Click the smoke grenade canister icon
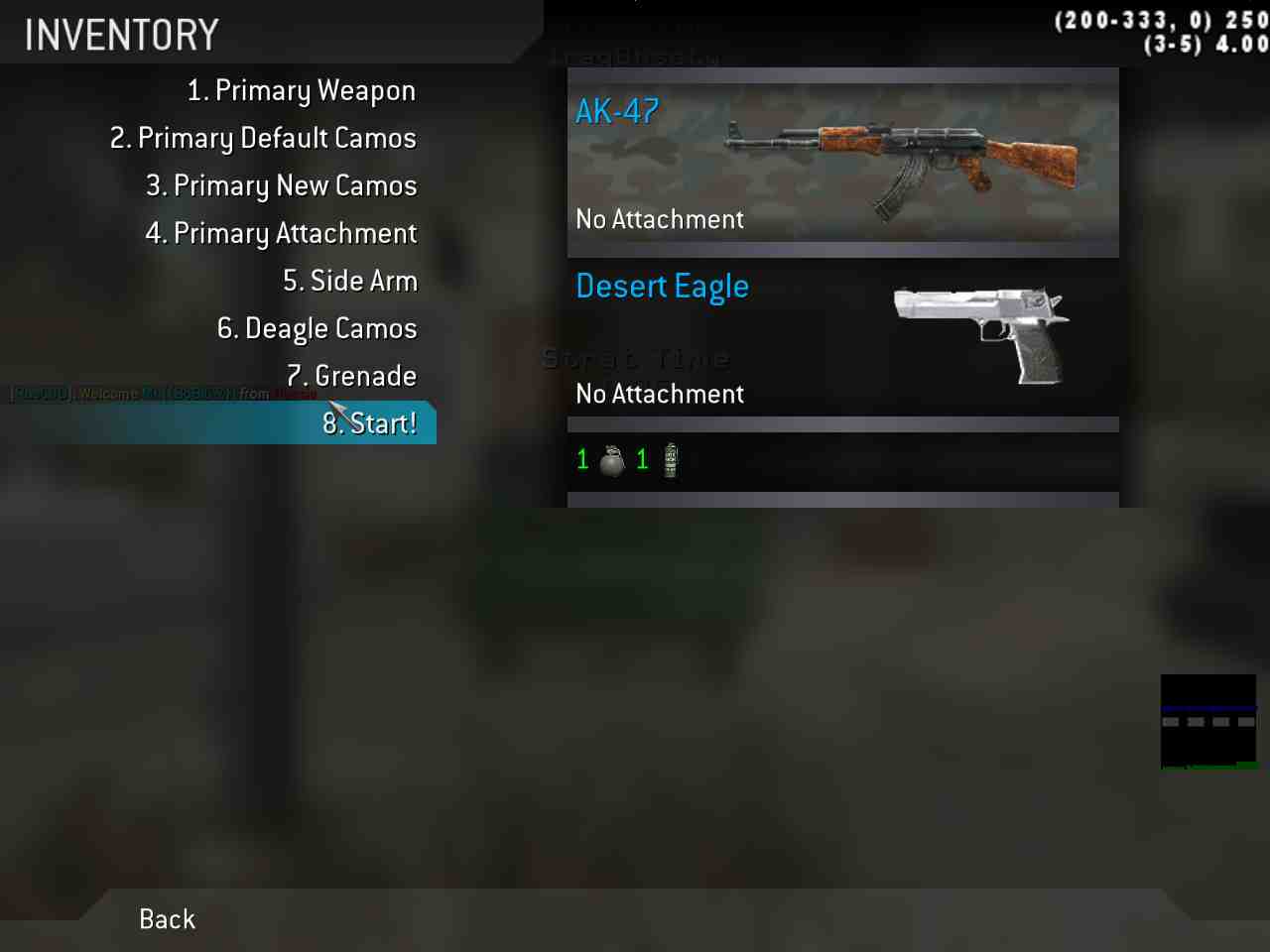 (671, 460)
